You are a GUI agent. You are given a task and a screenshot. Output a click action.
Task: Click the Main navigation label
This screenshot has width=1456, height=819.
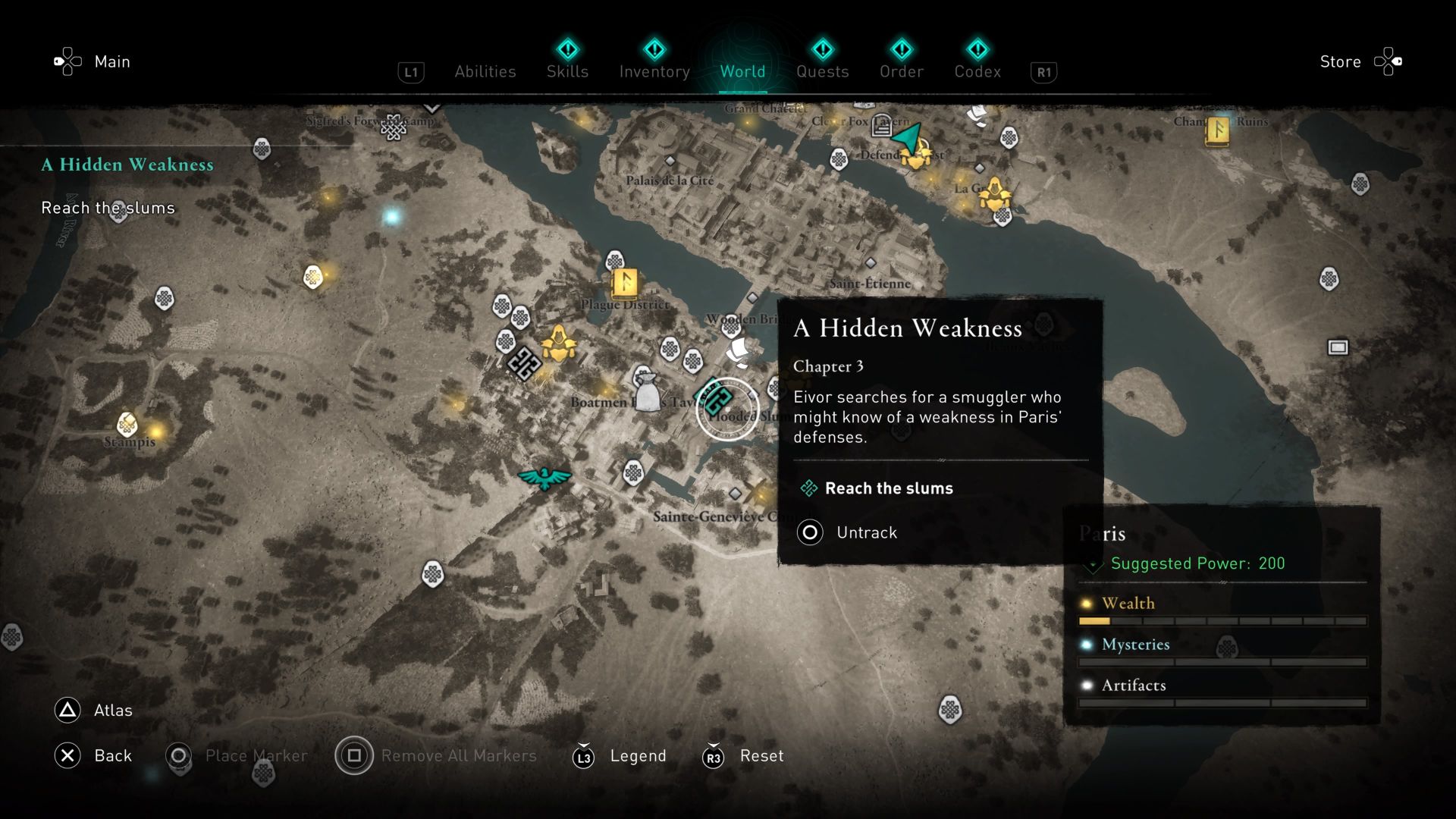tap(112, 61)
